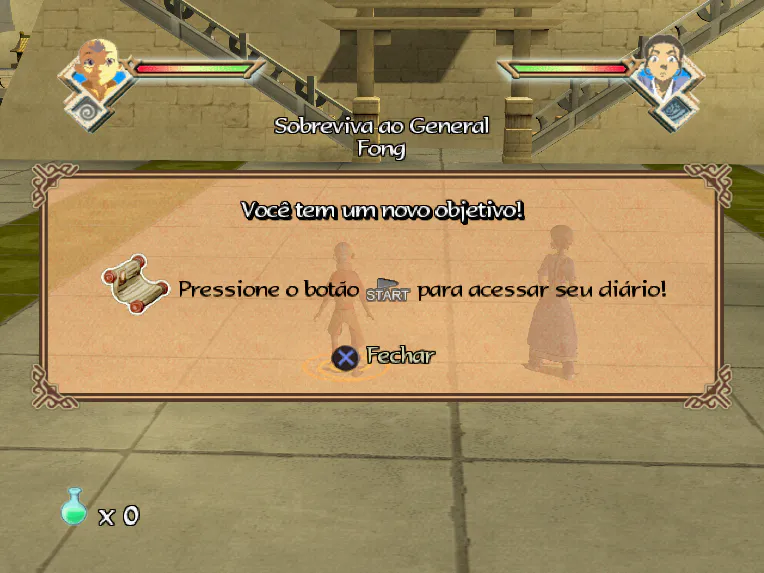Click the objective text Sobreviva ao General Fong
This screenshot has width=764, height=573.
(381, 137)
